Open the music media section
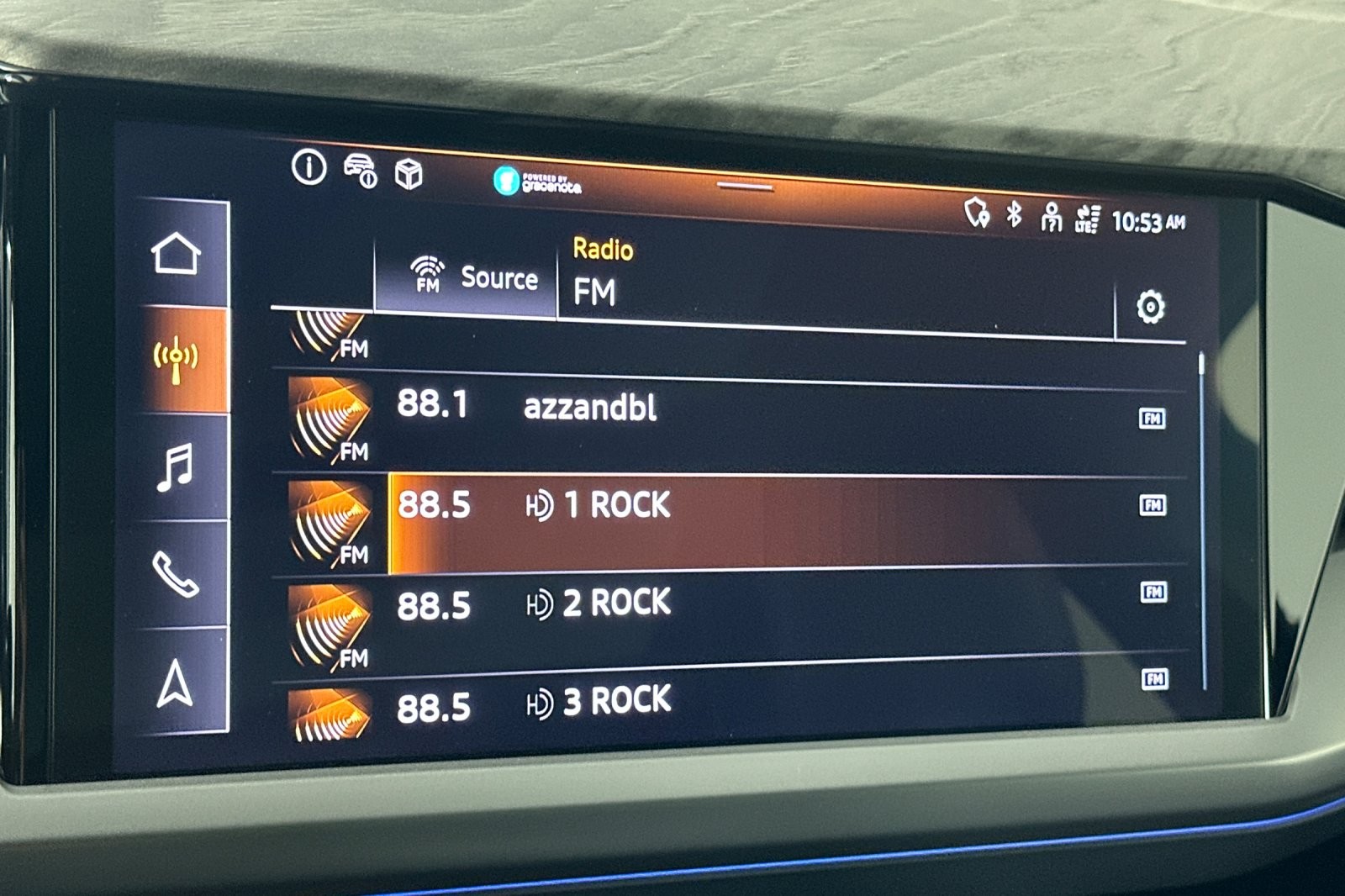This screenshot has height=896, width=1345. 177,466
